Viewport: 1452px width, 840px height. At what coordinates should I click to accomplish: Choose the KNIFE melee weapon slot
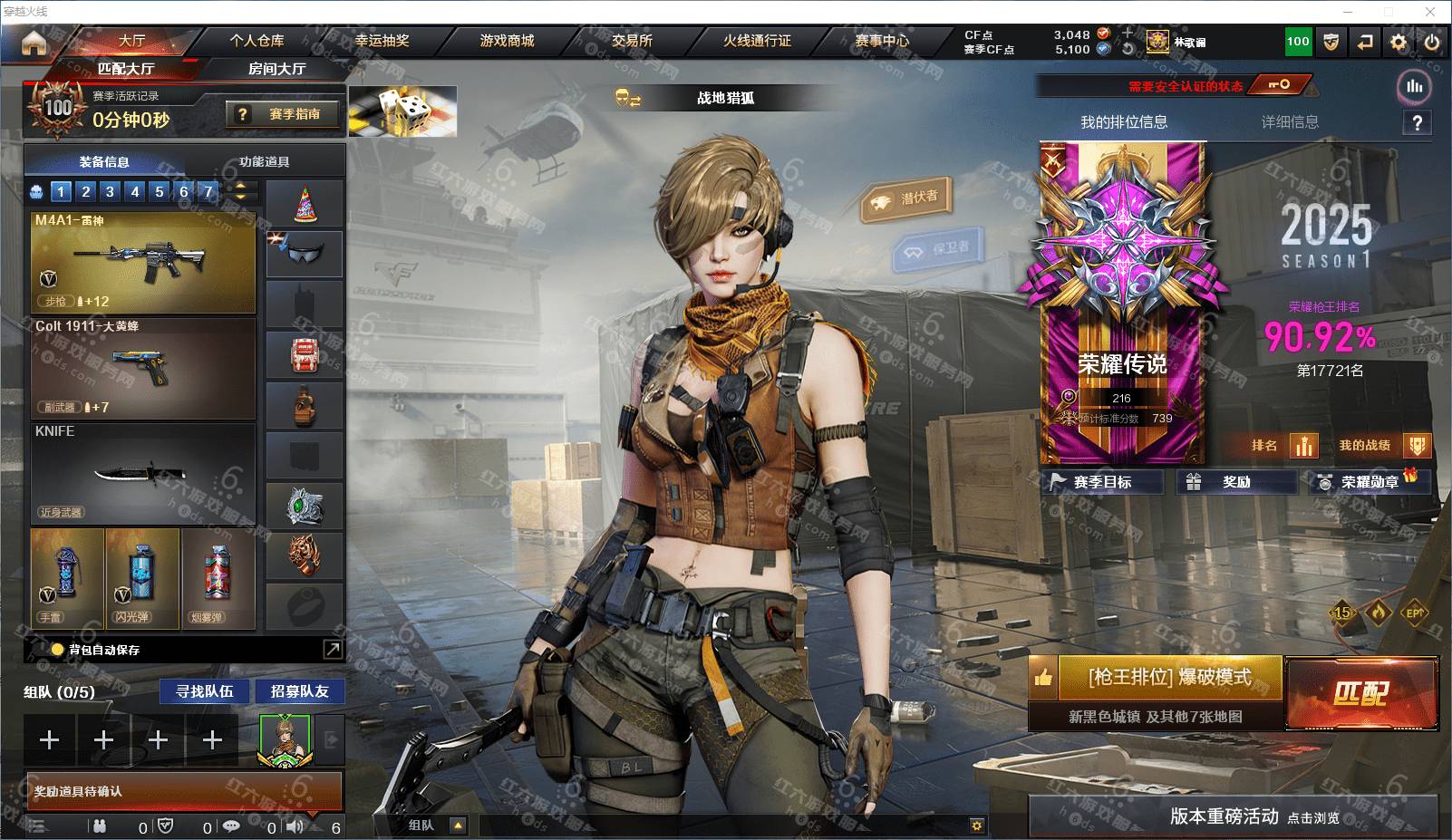(143, 472)
